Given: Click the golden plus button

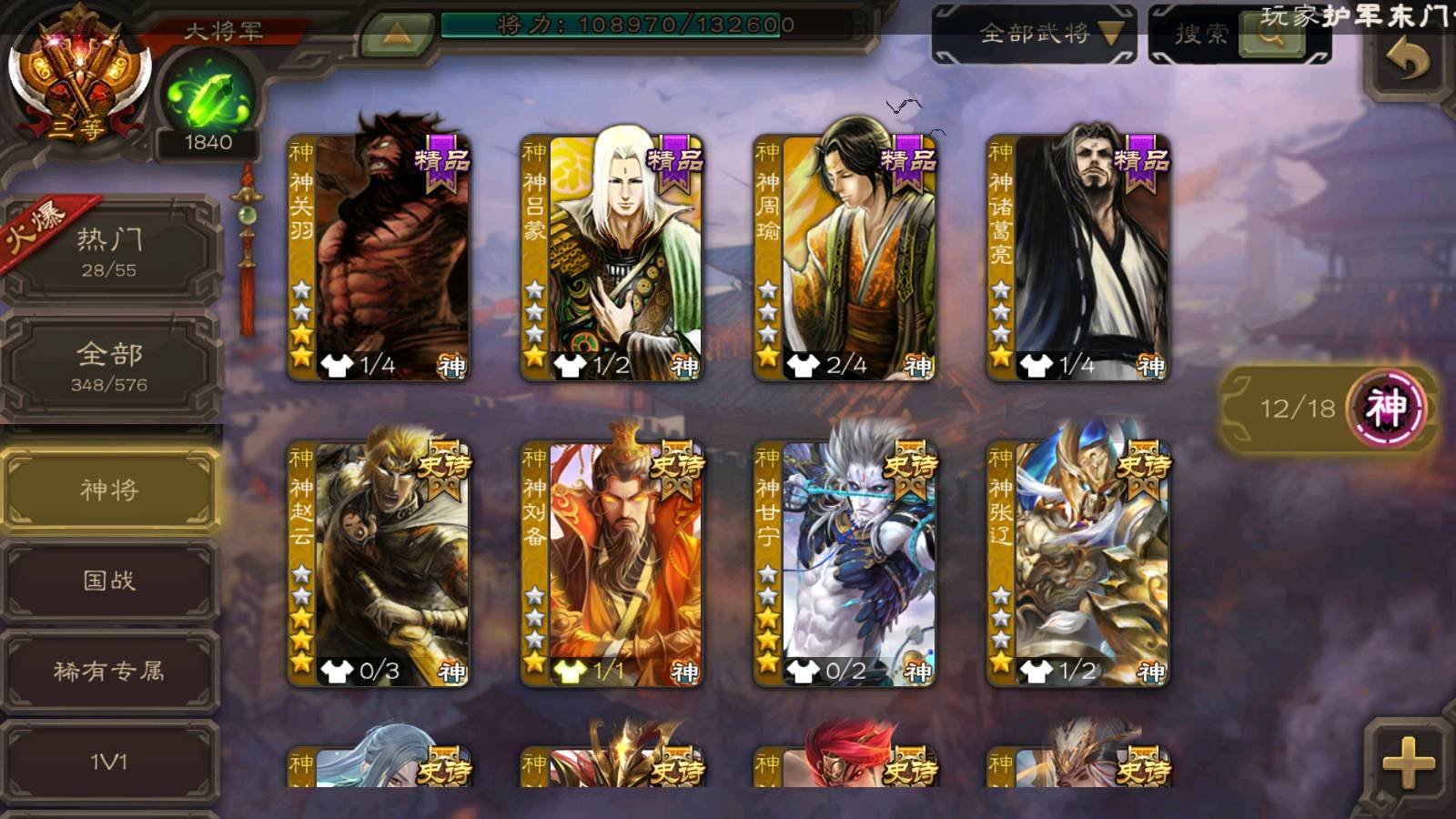Looking at the screenshot, I should pyautogui.click(x=1408, y=762).
